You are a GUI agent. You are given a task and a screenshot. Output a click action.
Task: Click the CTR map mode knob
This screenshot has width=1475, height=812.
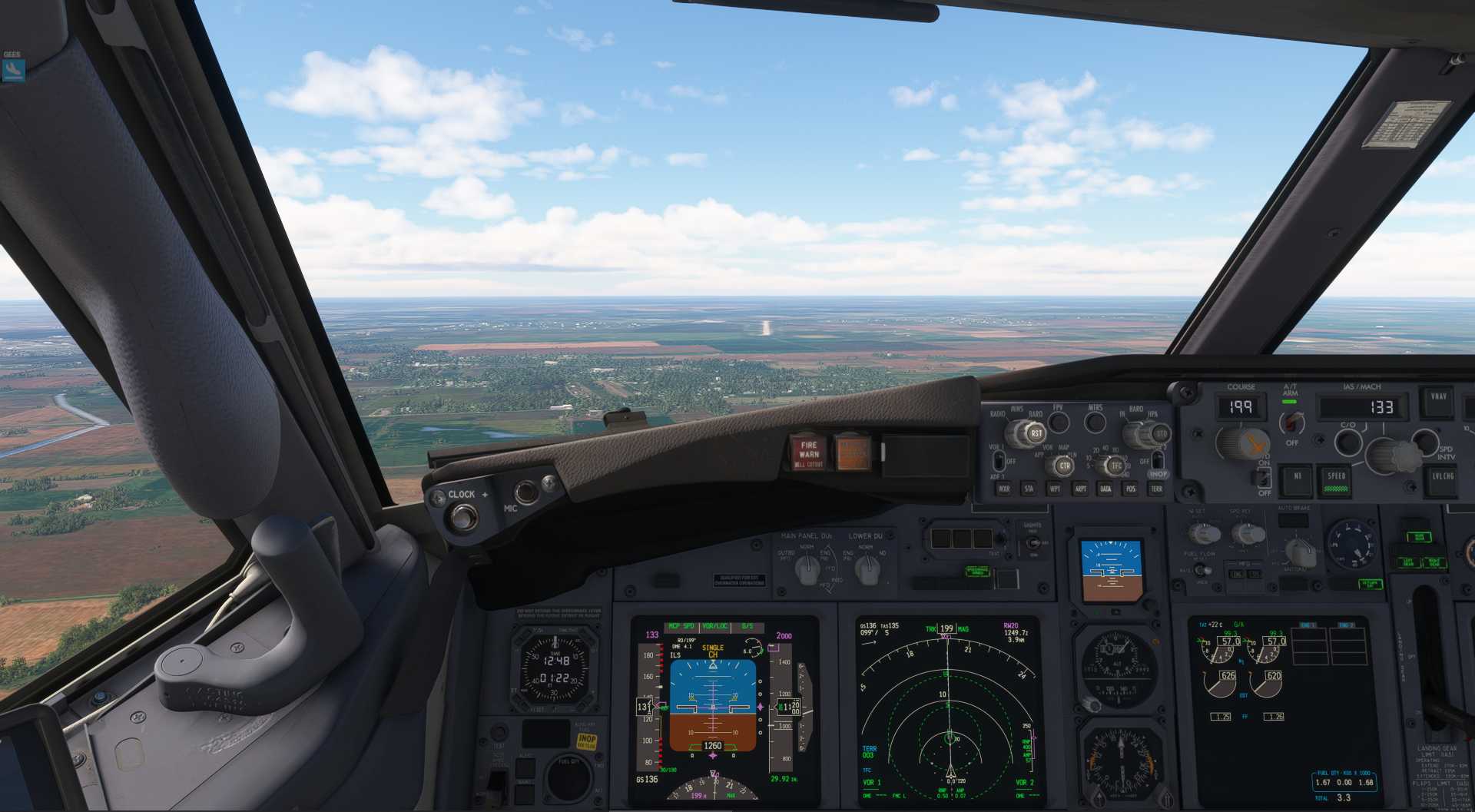(1064, 466)
